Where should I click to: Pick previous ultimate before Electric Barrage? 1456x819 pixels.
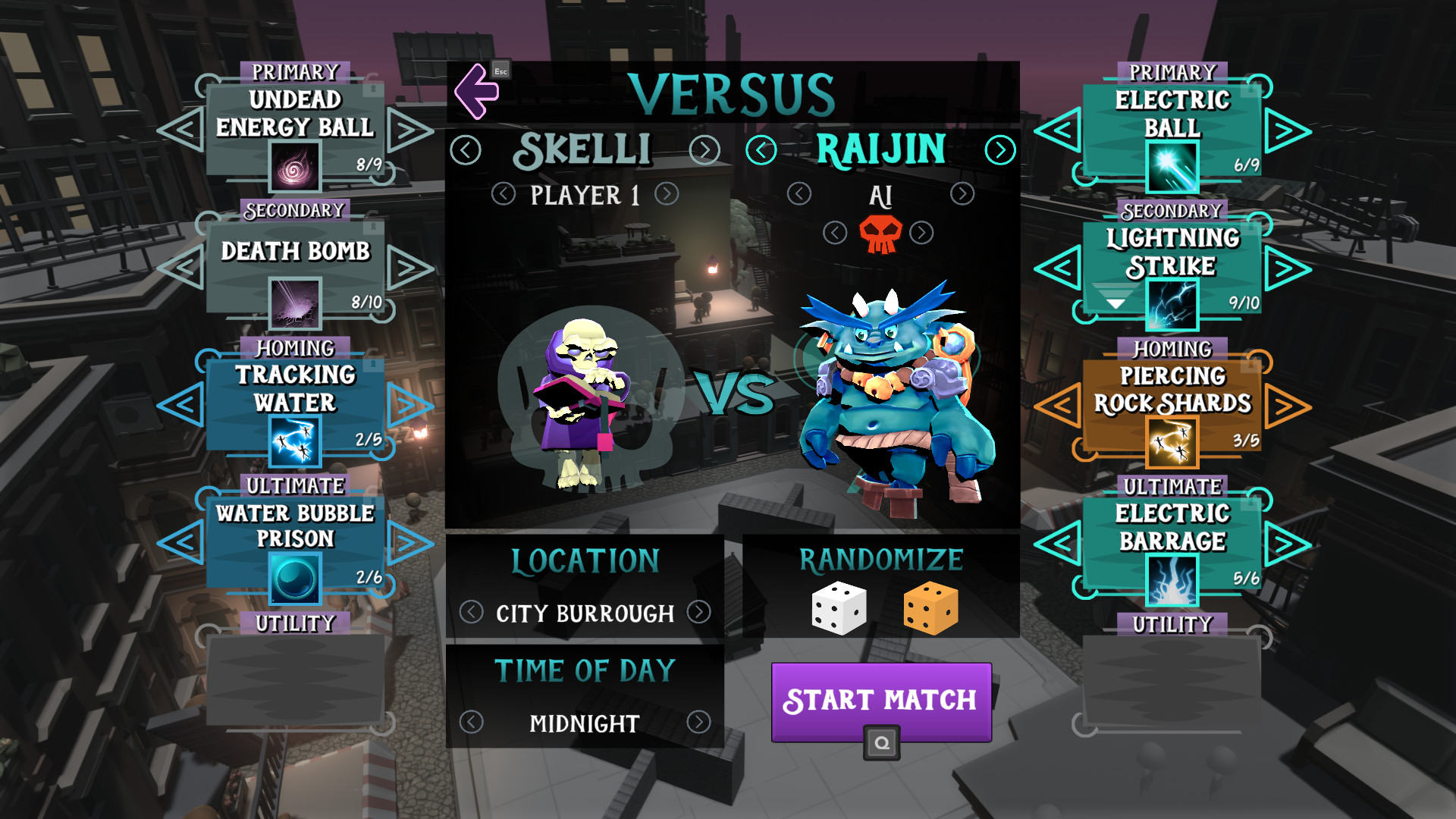(1059, 544)
